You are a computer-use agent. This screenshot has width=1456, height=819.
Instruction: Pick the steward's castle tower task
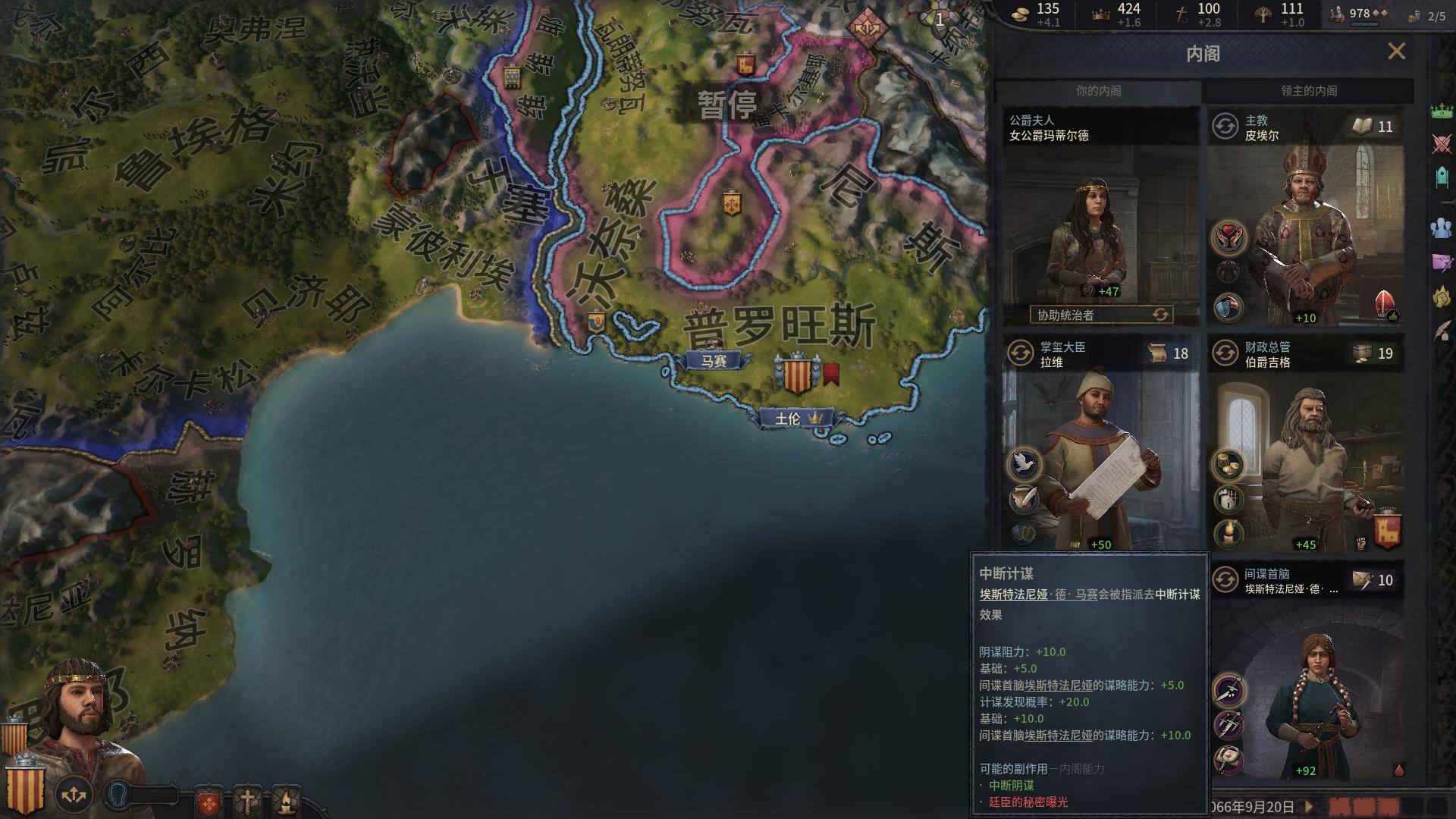tap(1228, 500)
